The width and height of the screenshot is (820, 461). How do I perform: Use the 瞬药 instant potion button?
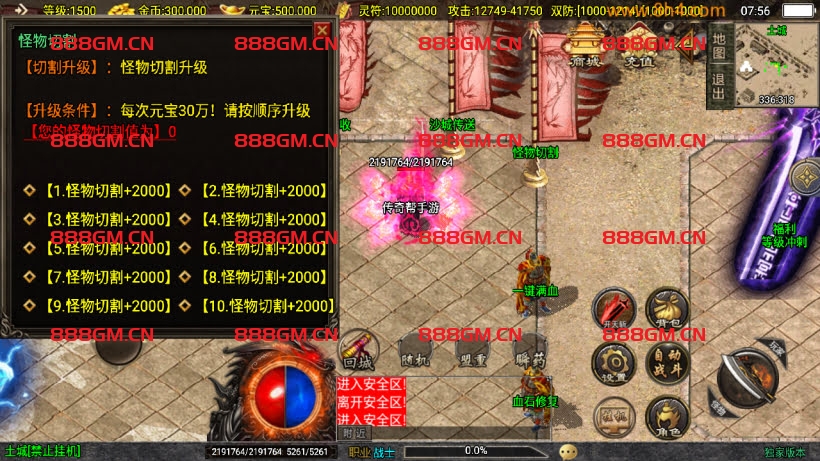coord(530,350)
